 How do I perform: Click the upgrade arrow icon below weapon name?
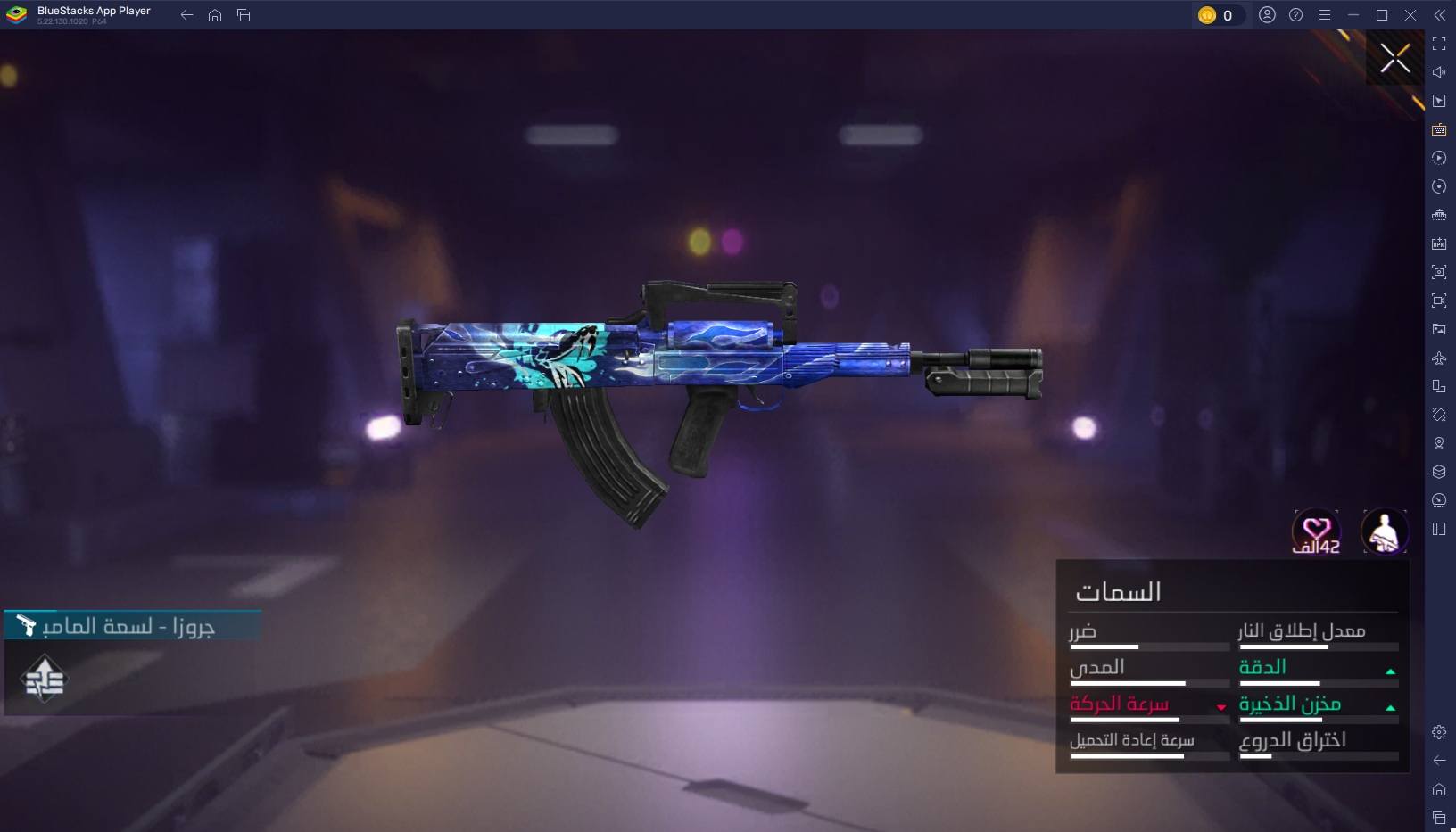pyautogui.click(x=44, y=680)
